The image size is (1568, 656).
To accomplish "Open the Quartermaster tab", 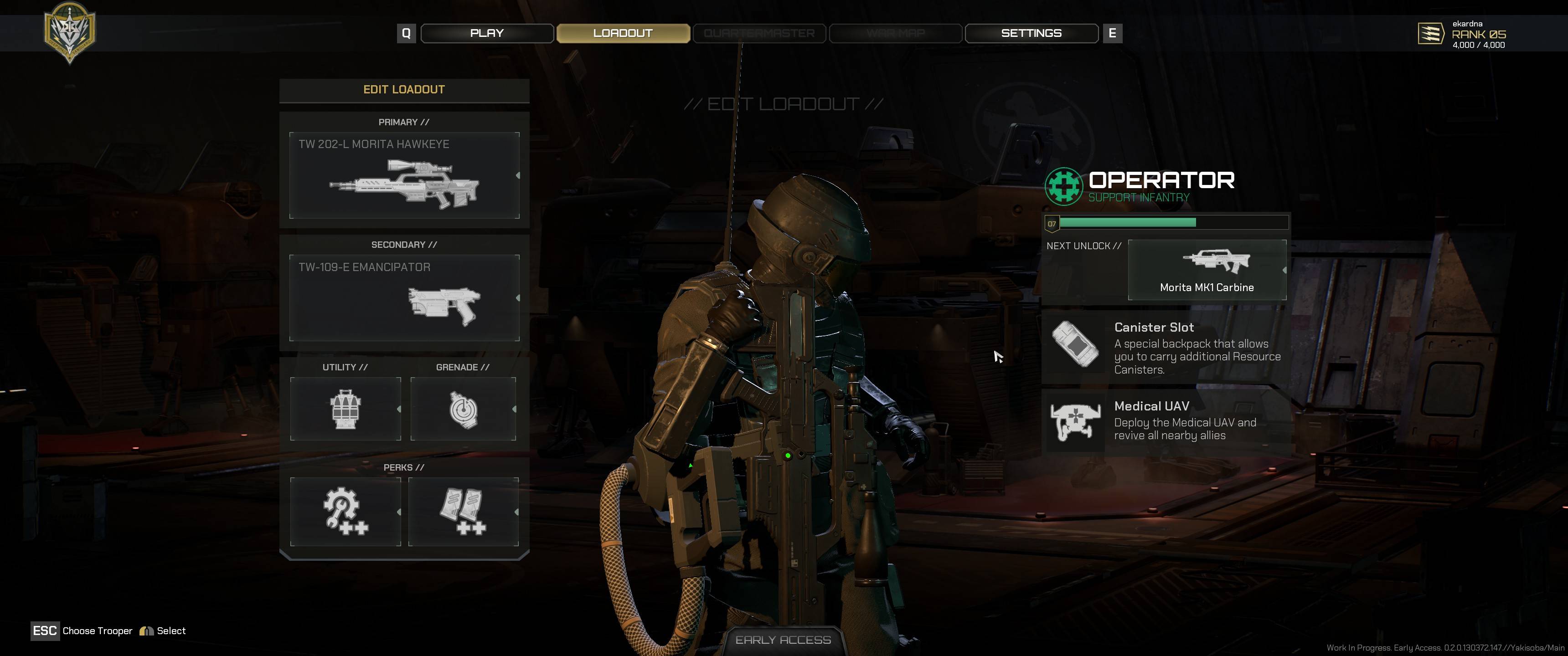I will tap(758, 33).
